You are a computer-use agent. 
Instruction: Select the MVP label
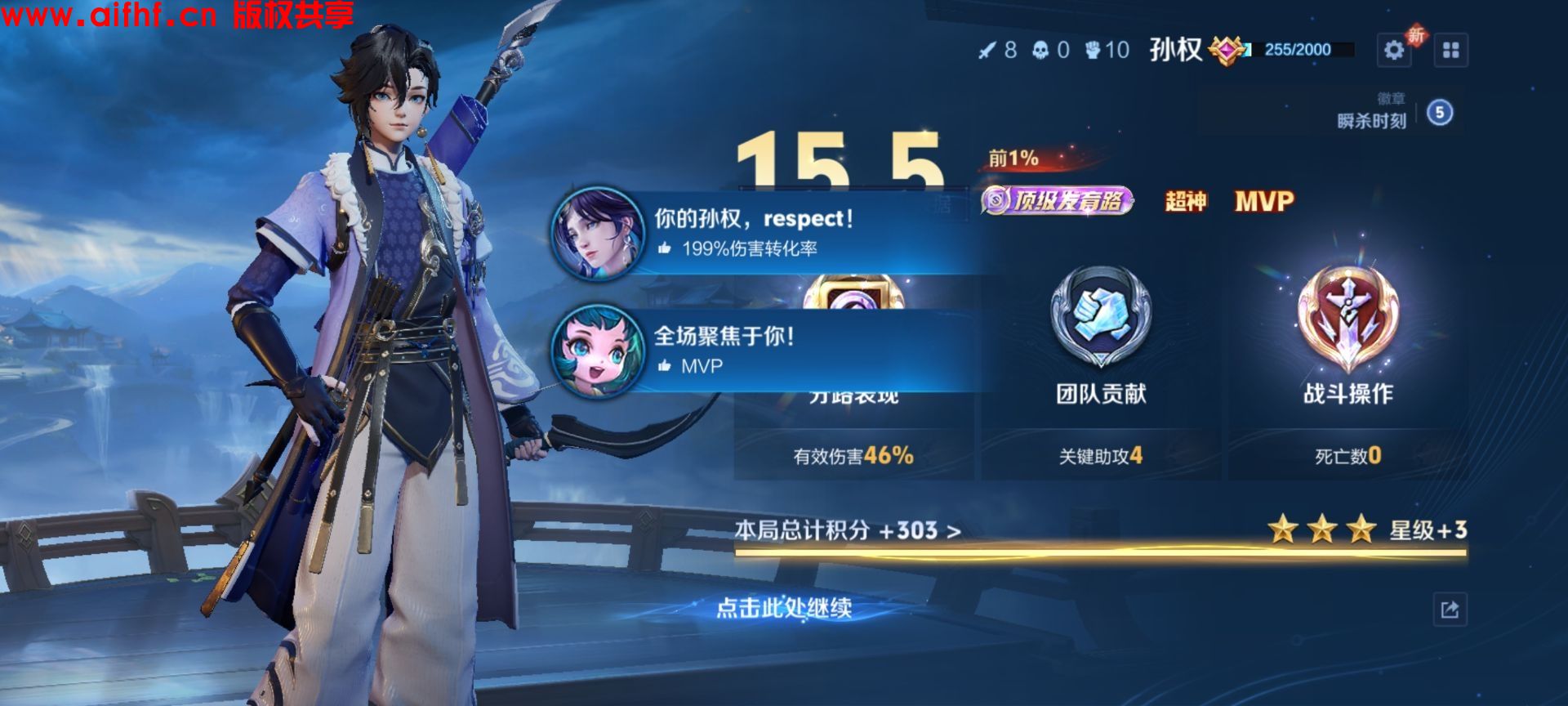(x=1262, y=200)
